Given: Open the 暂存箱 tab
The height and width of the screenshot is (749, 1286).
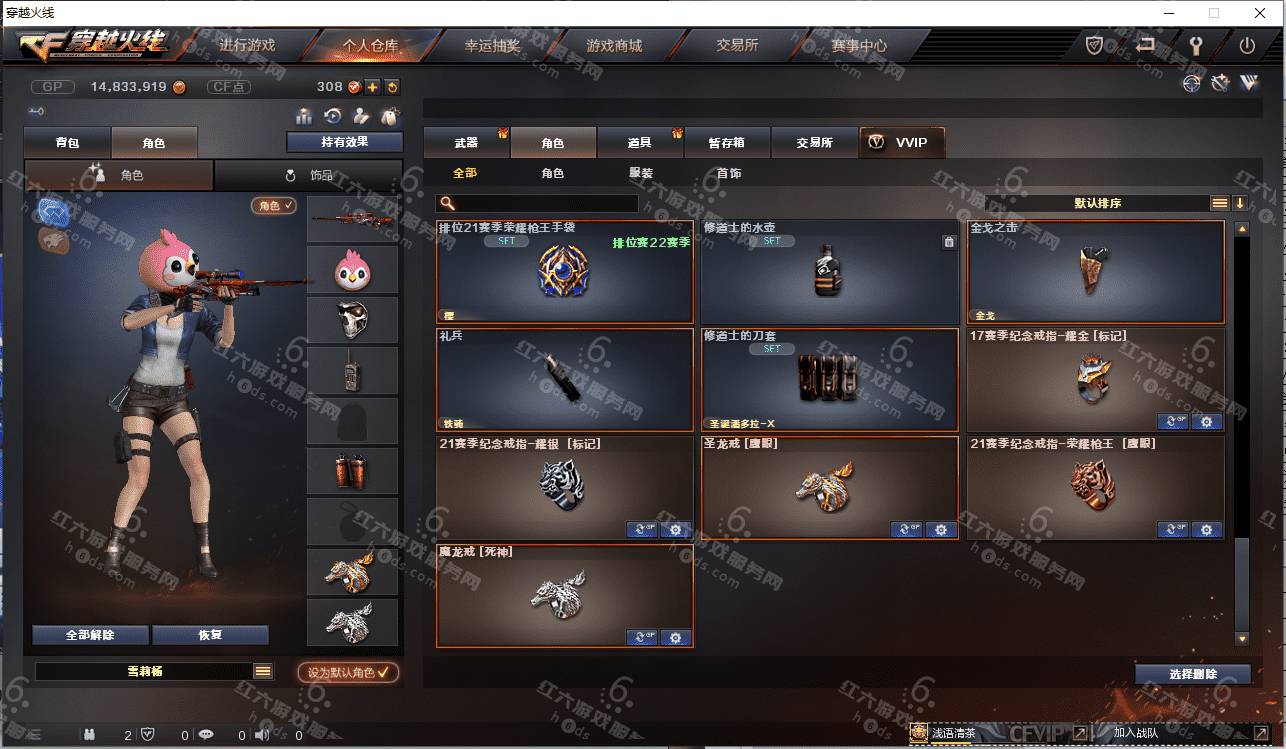Looking at the screenshot, I should [727, 143].
